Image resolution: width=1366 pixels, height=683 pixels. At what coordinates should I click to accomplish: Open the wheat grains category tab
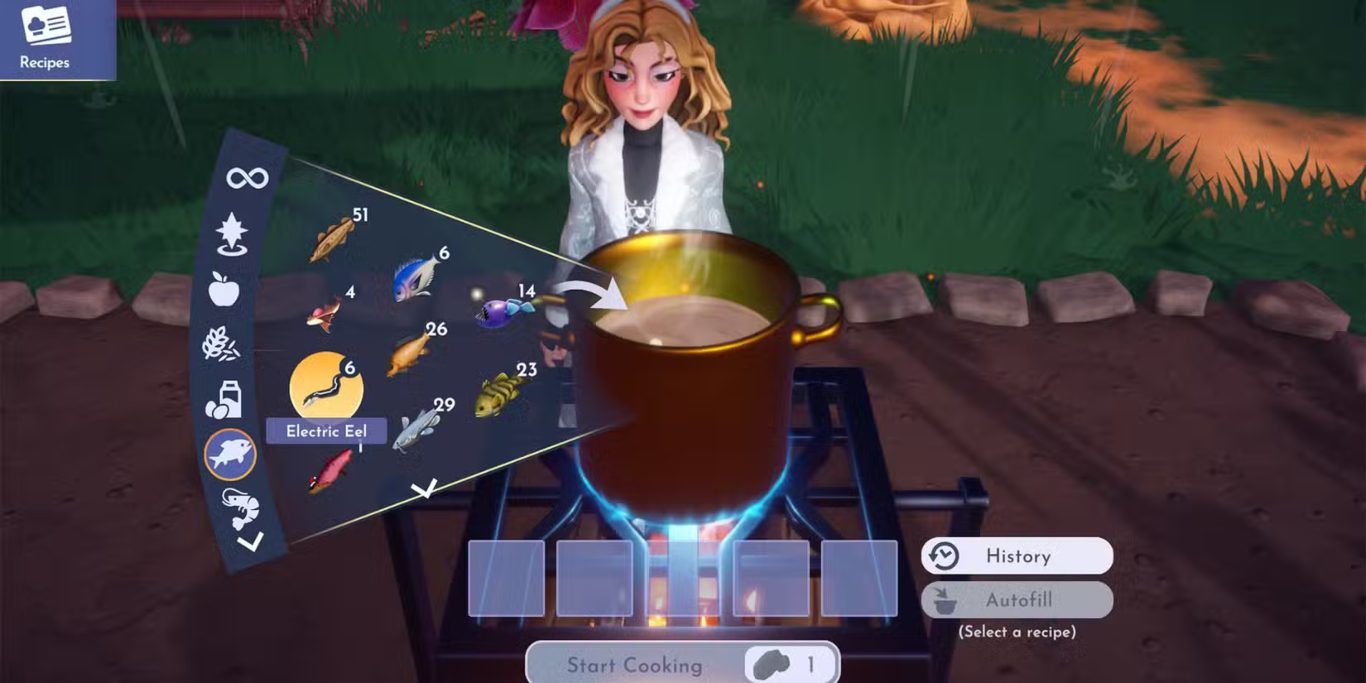tap(220, 343)
